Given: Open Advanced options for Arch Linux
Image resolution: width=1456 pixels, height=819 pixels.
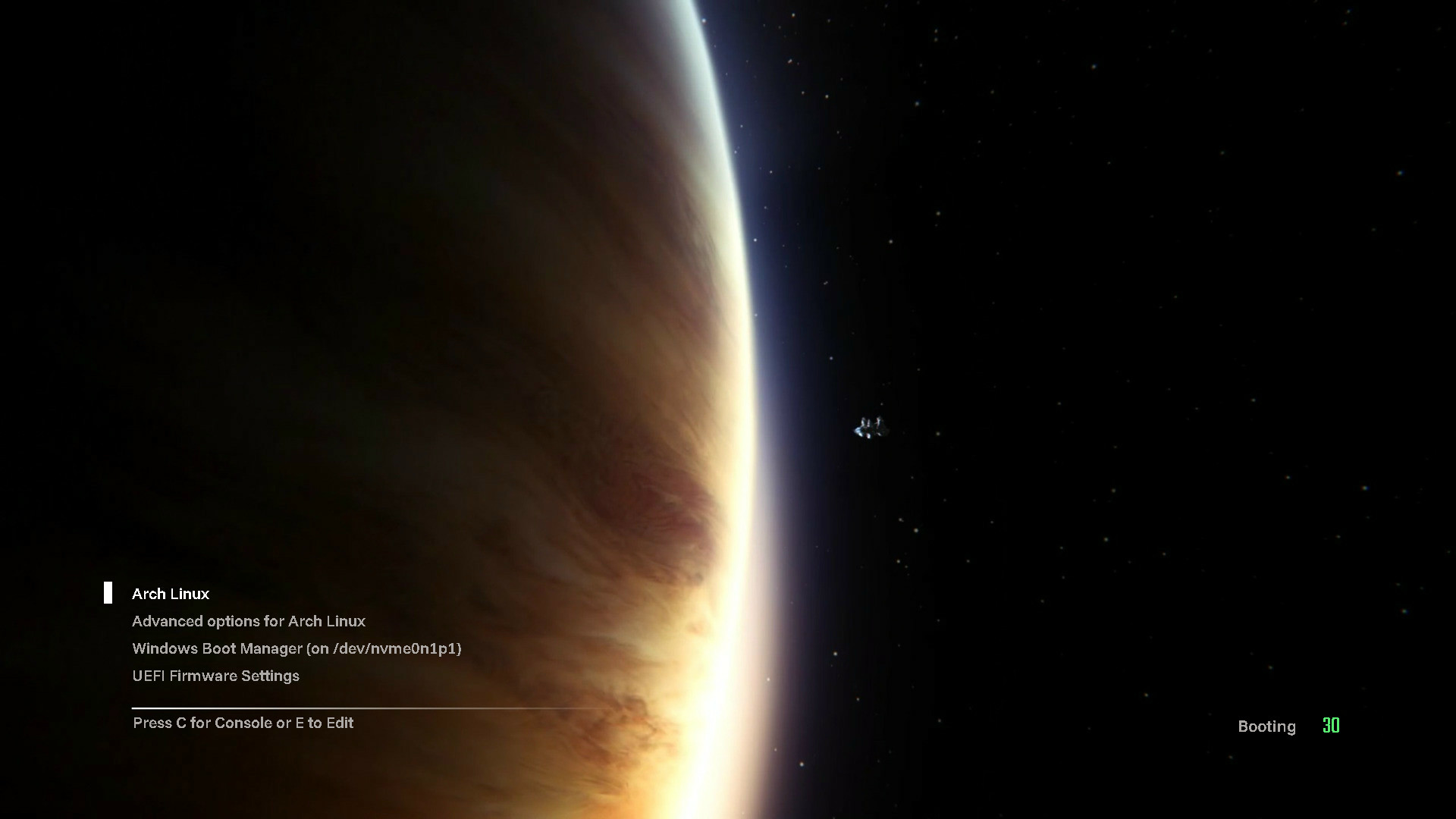Looking at the screenshot, I should tap(249, 621).
